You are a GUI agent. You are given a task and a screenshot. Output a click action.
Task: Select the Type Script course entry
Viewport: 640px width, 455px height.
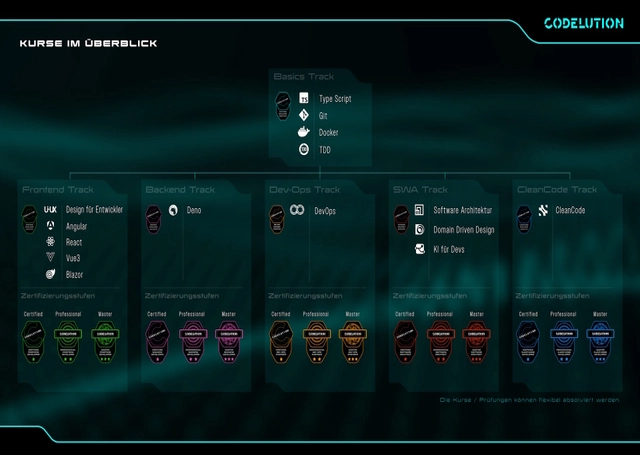coord(334,100)
